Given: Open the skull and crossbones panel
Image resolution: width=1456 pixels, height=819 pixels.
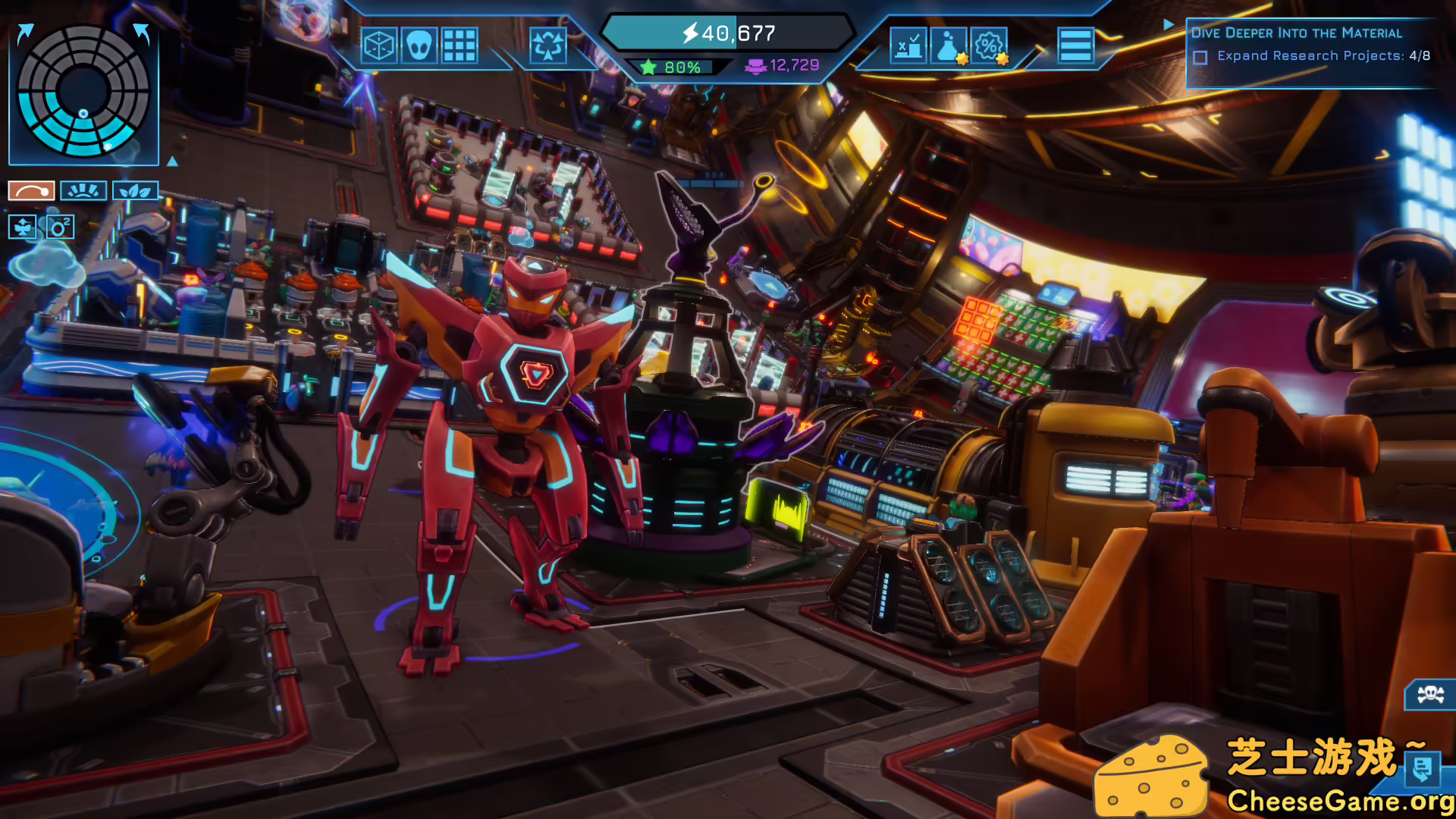Looking at the screenshot, I should (x=1430, y=694).
